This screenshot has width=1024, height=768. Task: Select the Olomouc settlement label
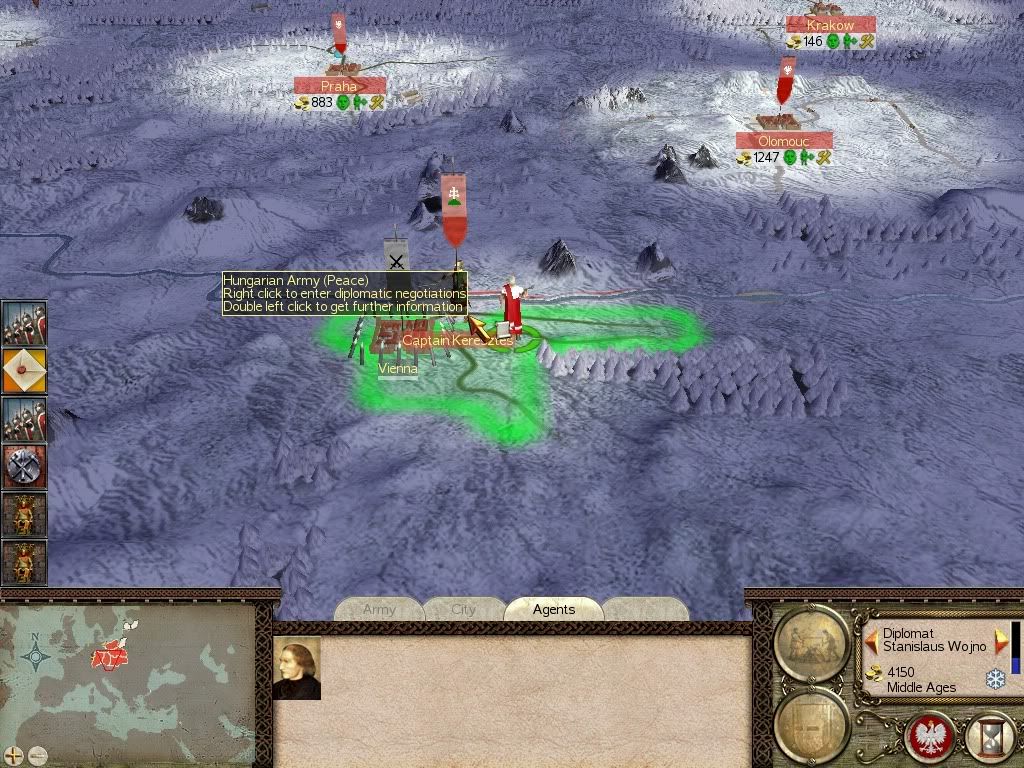(x=784, y=142)
